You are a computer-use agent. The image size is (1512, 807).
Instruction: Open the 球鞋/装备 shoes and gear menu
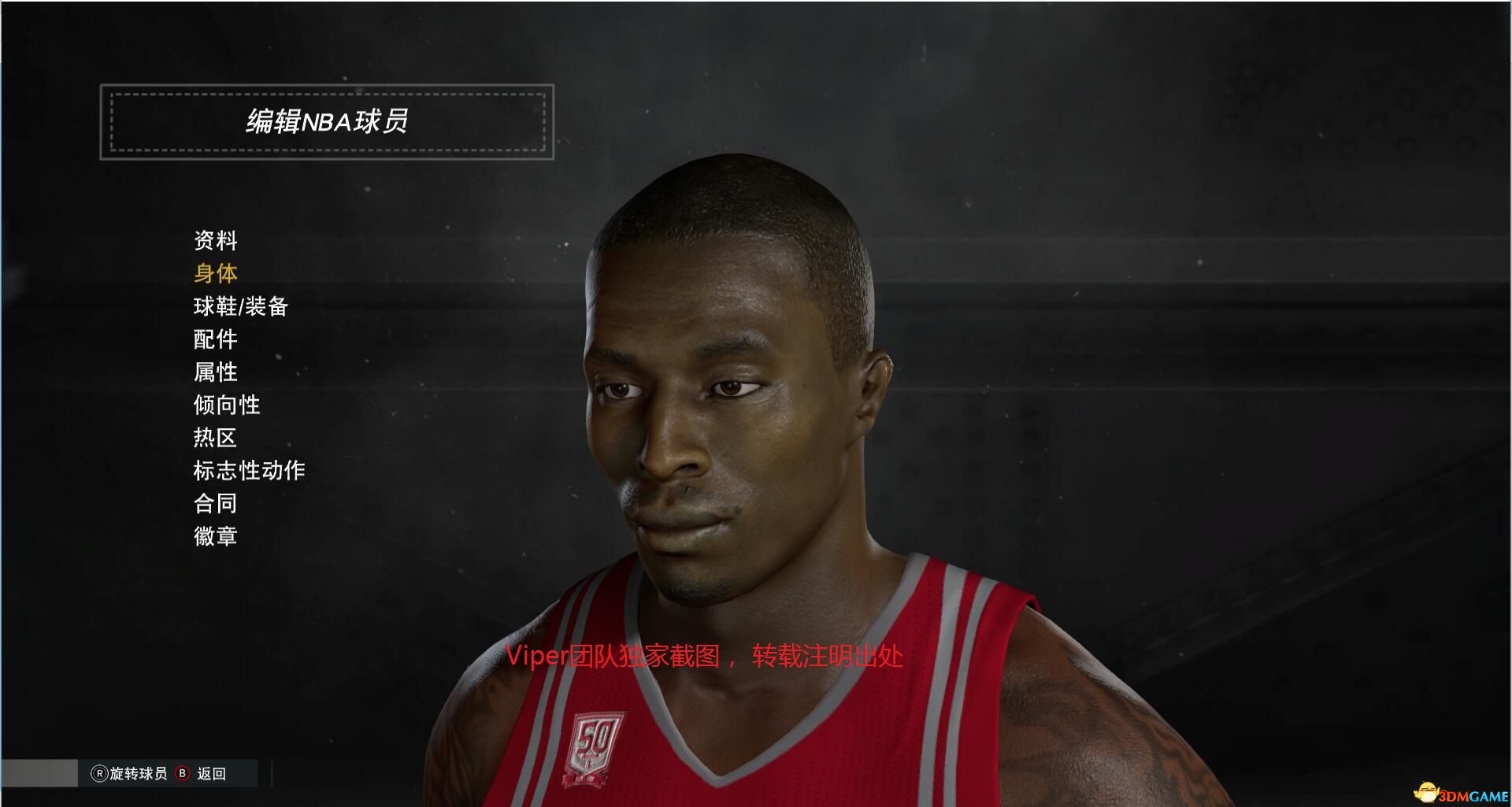240,306
